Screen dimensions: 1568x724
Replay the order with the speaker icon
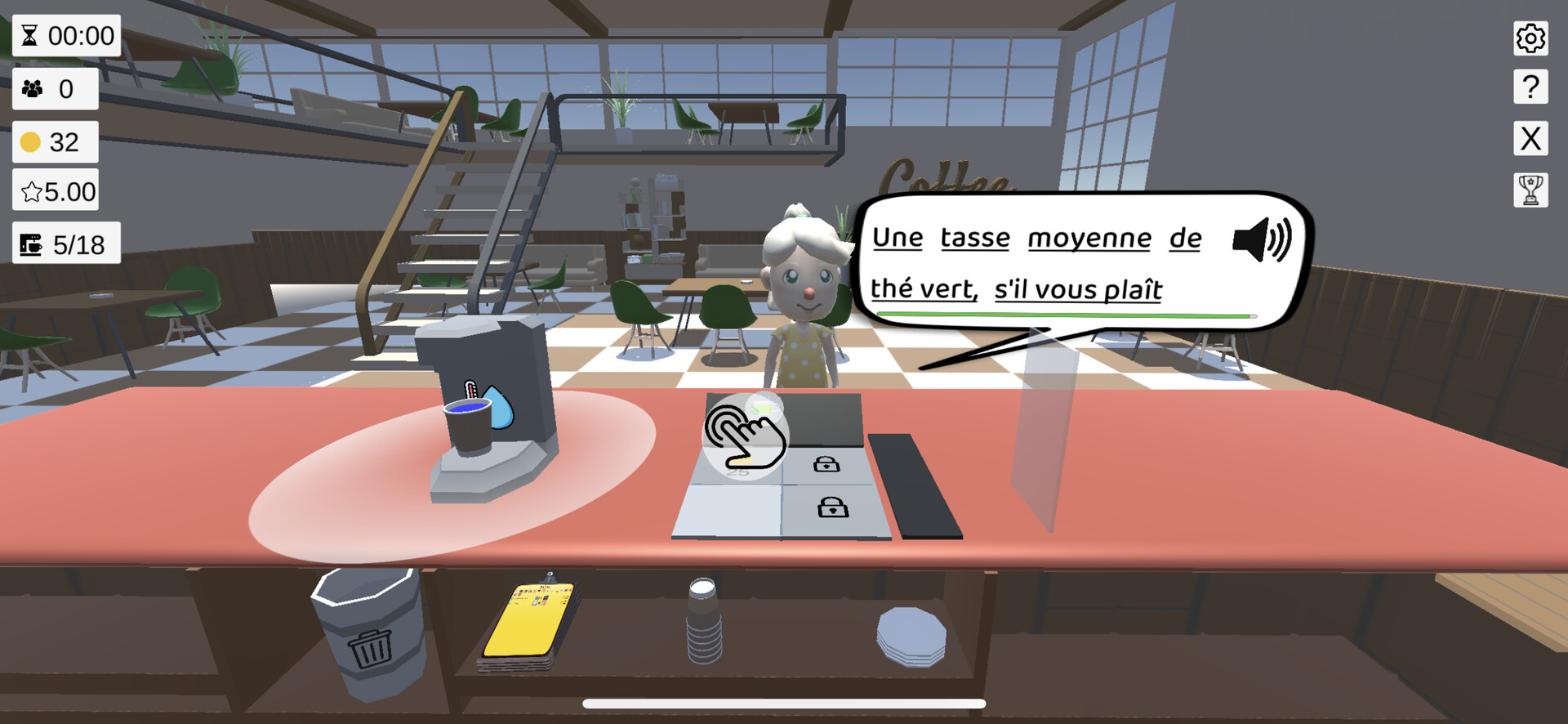click(x=1262, y=241)
